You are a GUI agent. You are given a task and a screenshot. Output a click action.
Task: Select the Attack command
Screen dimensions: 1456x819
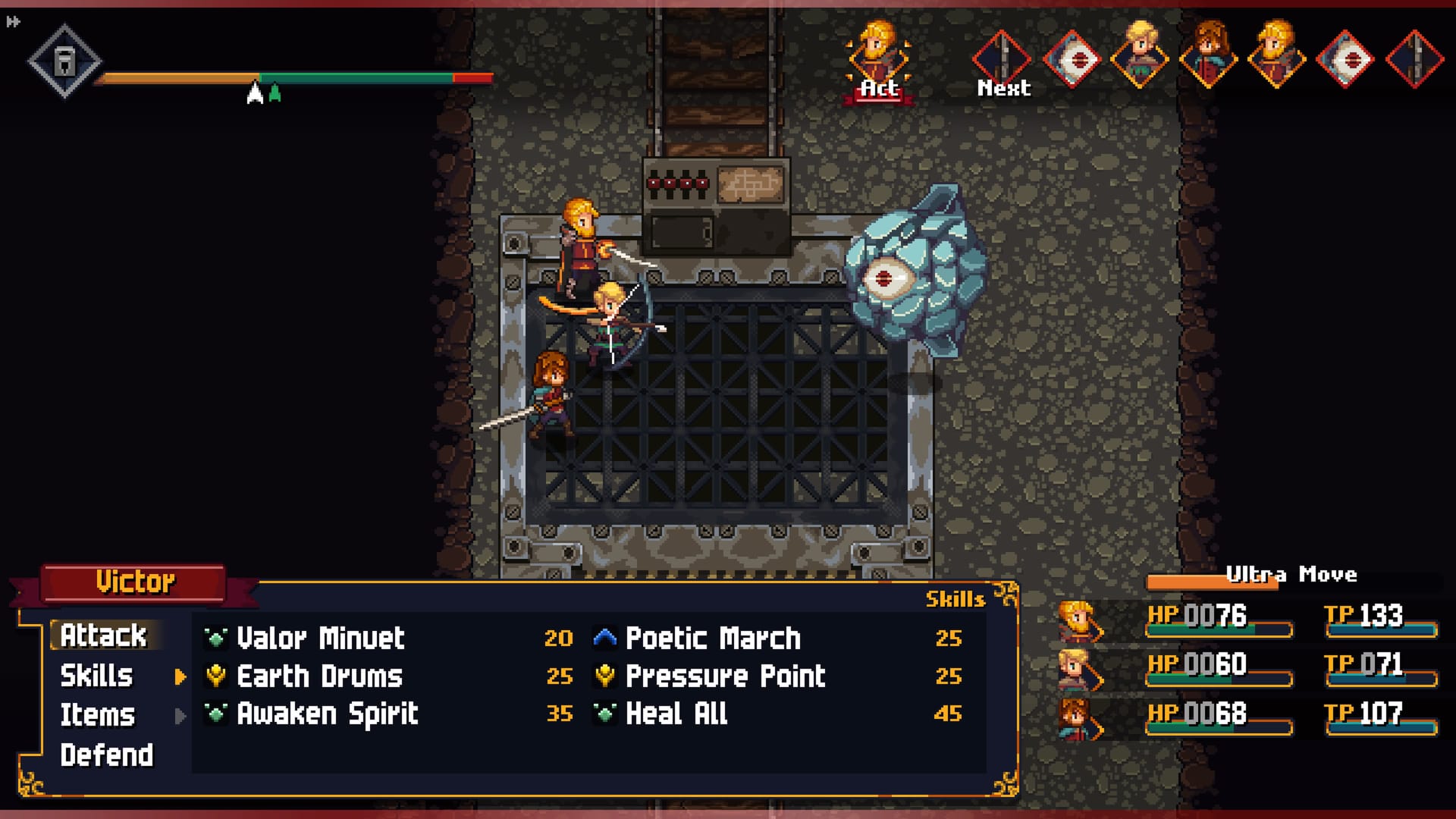point(104,635)
